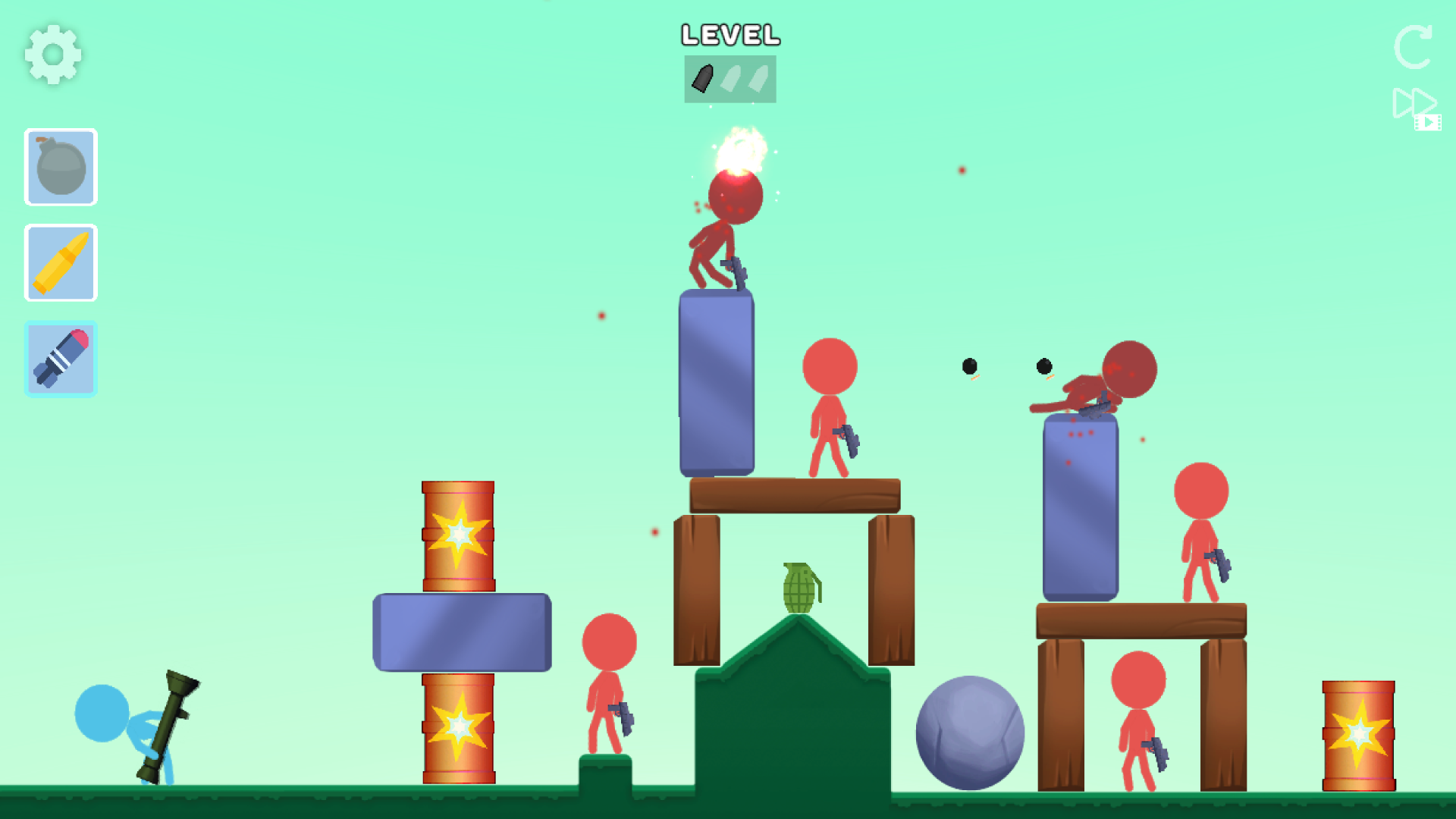Image resolution: width=1456 pixels, height=819 pixels.
Task: Select the yellow bullet weapon icon
Action: [60, 262]
